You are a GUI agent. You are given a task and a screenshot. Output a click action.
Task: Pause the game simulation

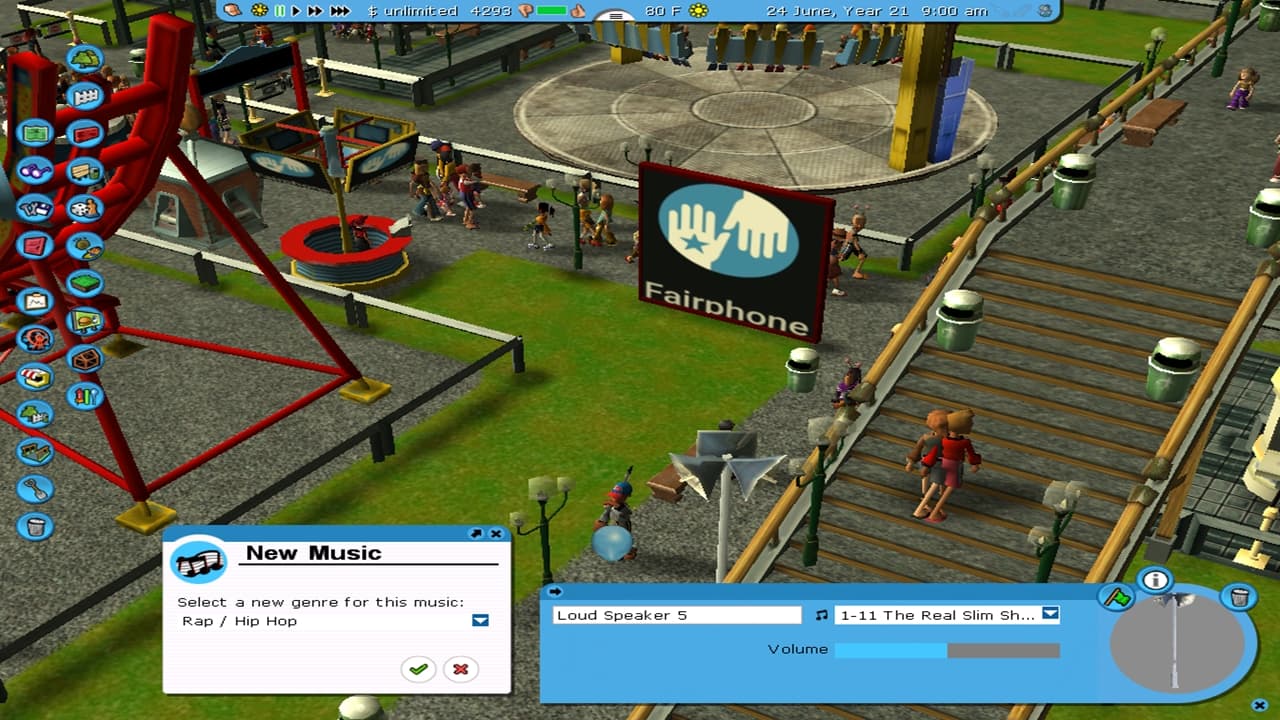280,11
